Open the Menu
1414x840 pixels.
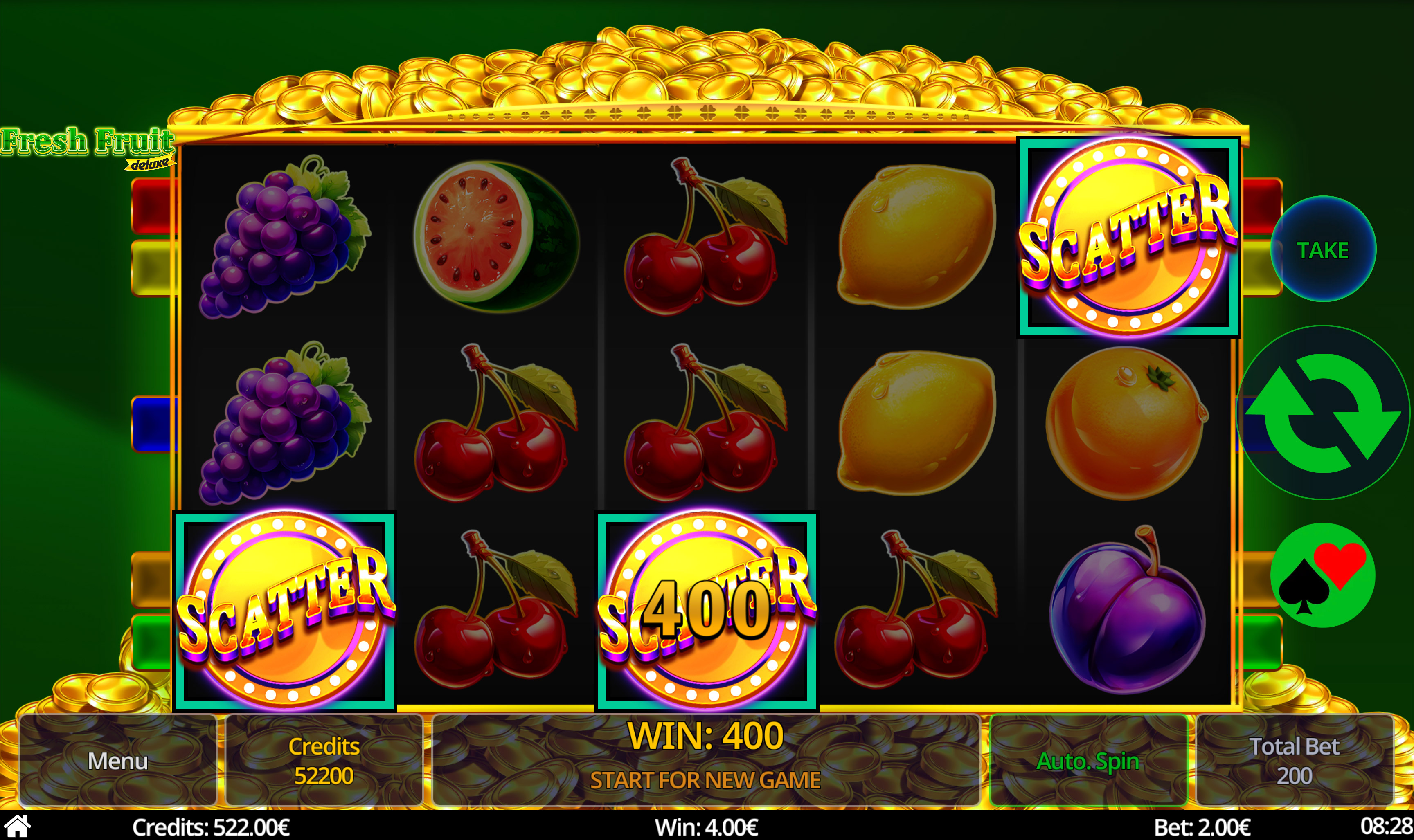click(x=117, y=762)
